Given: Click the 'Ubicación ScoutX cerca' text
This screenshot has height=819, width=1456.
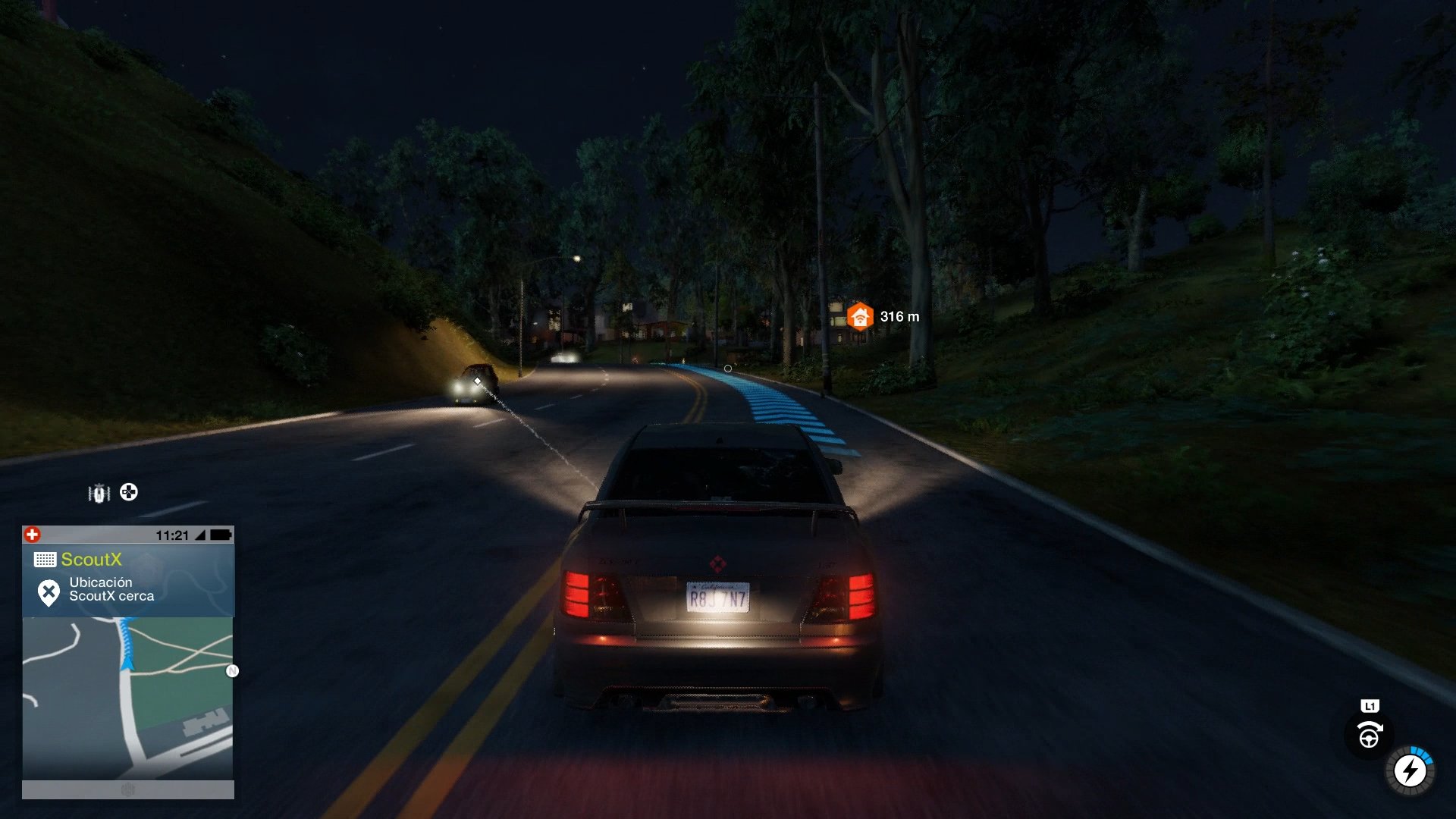Looking at the screenshot, I should click(x=111, y=591).
